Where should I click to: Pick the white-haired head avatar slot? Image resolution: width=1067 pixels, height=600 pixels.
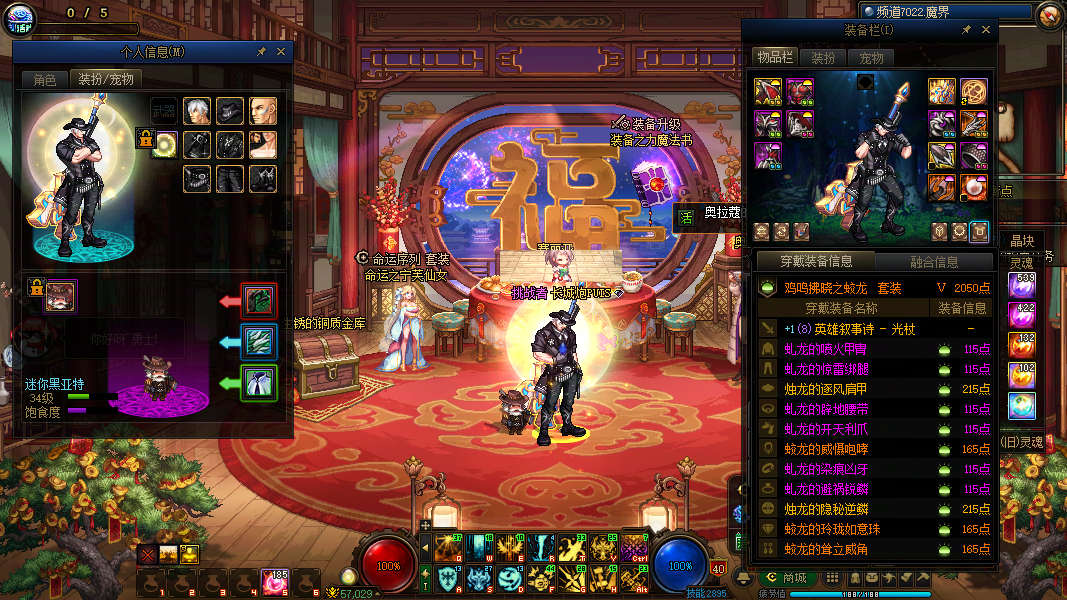pos(198,111)
